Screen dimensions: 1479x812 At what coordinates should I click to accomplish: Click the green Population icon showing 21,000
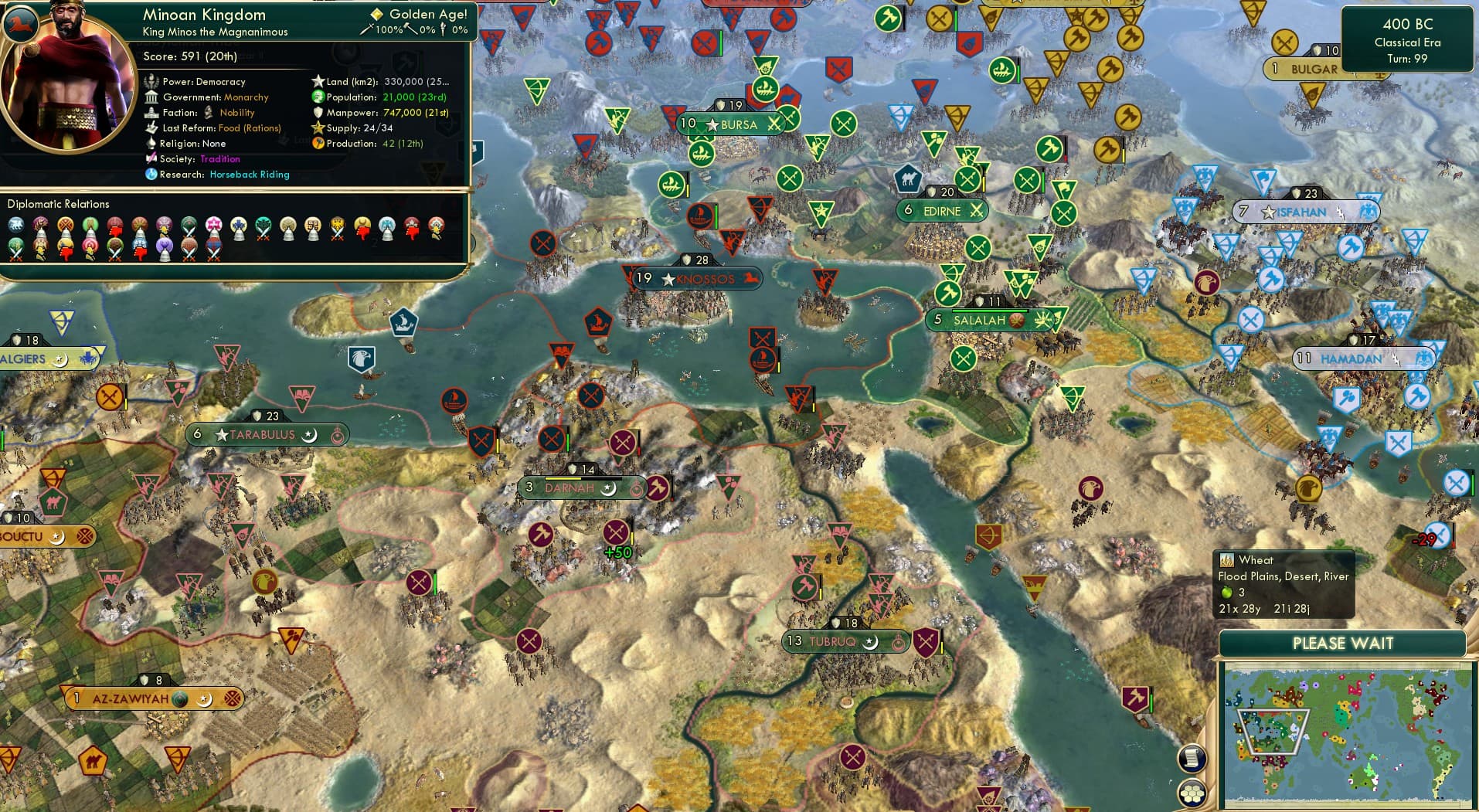click(317, 97)
